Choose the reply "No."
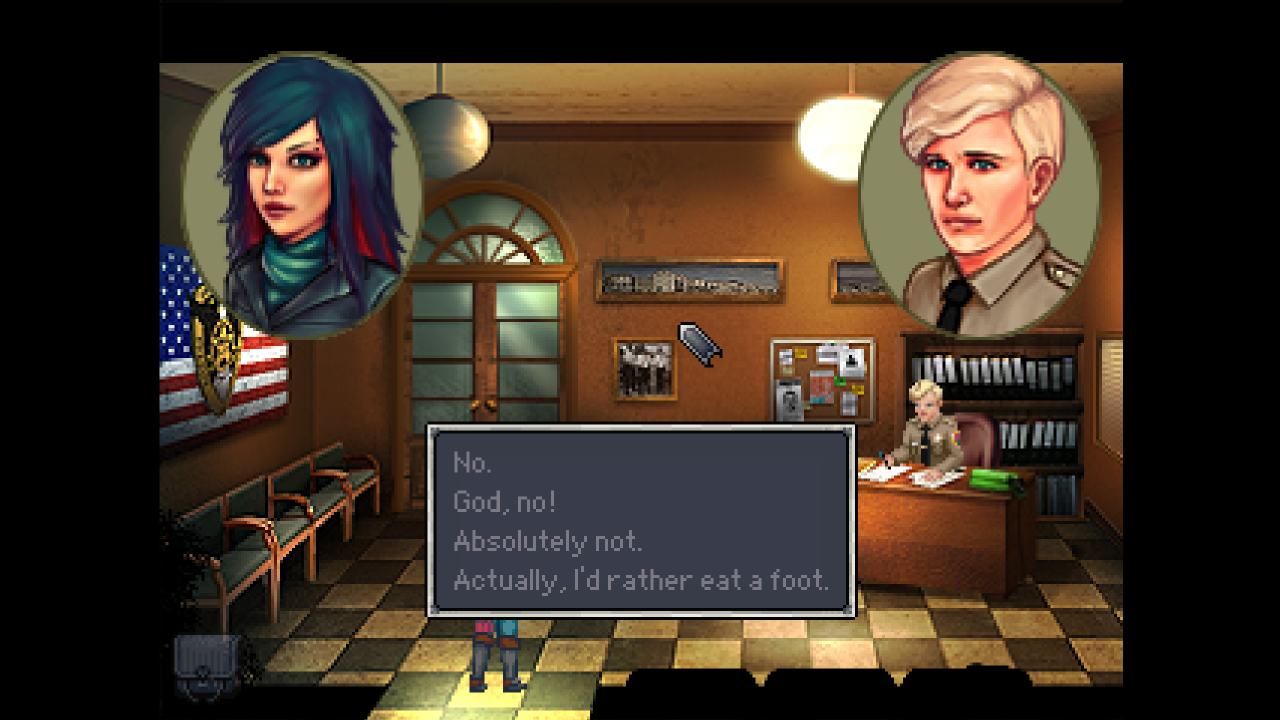This screenshot has height=720, width=1280. coord(473,463)
